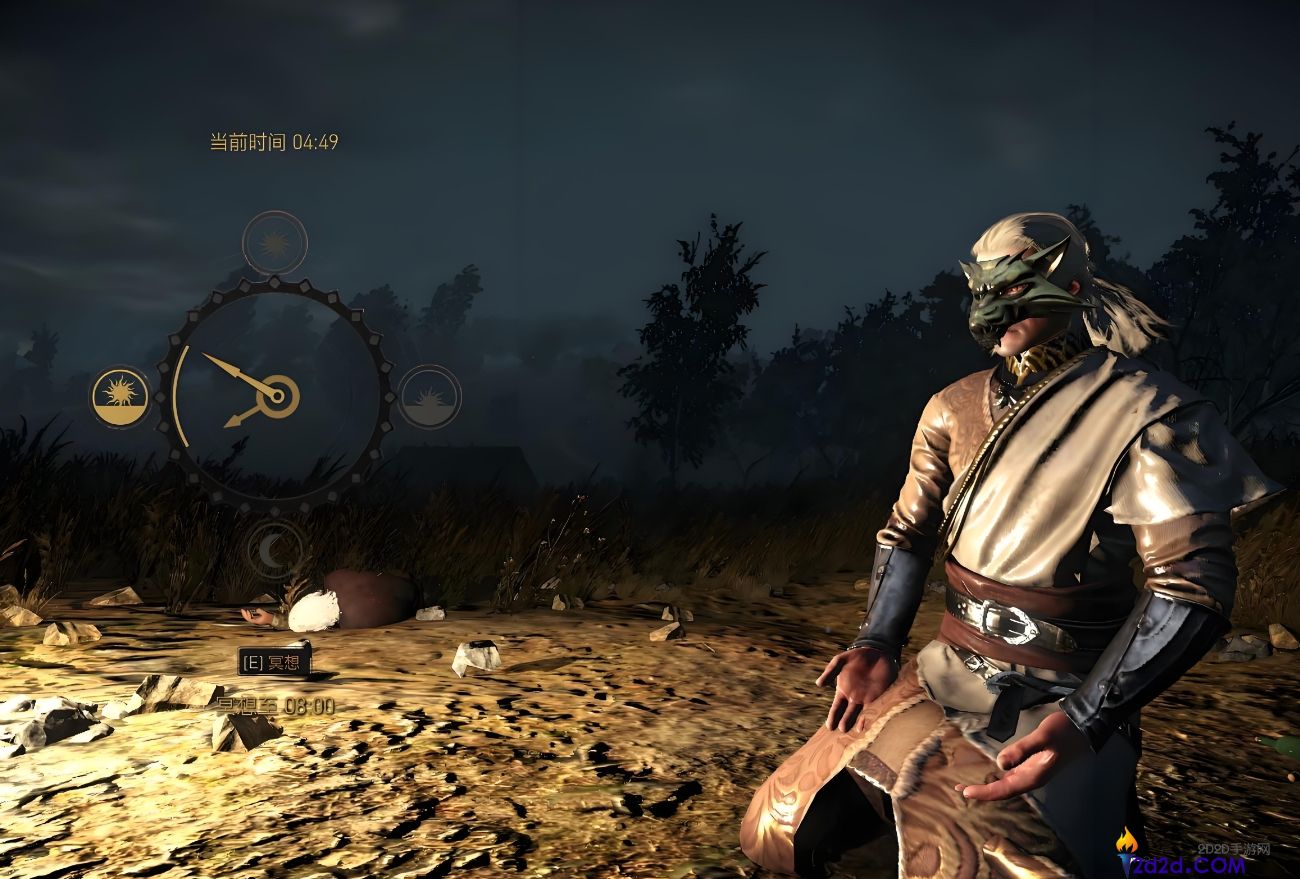Click the meditation clock dial

pyautogui.click(x=274, y=396)
